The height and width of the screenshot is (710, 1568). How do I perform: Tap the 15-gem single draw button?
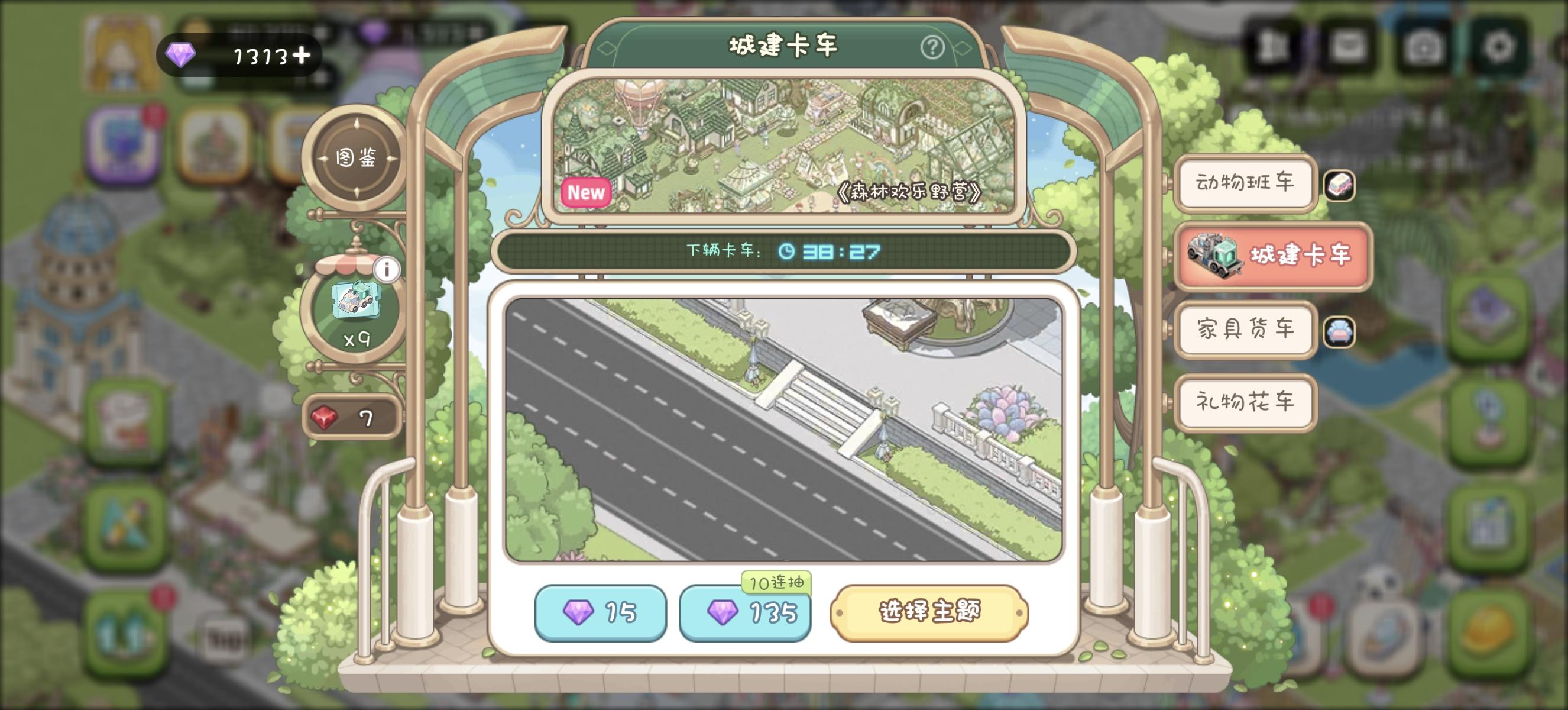[x=601, y=615]
